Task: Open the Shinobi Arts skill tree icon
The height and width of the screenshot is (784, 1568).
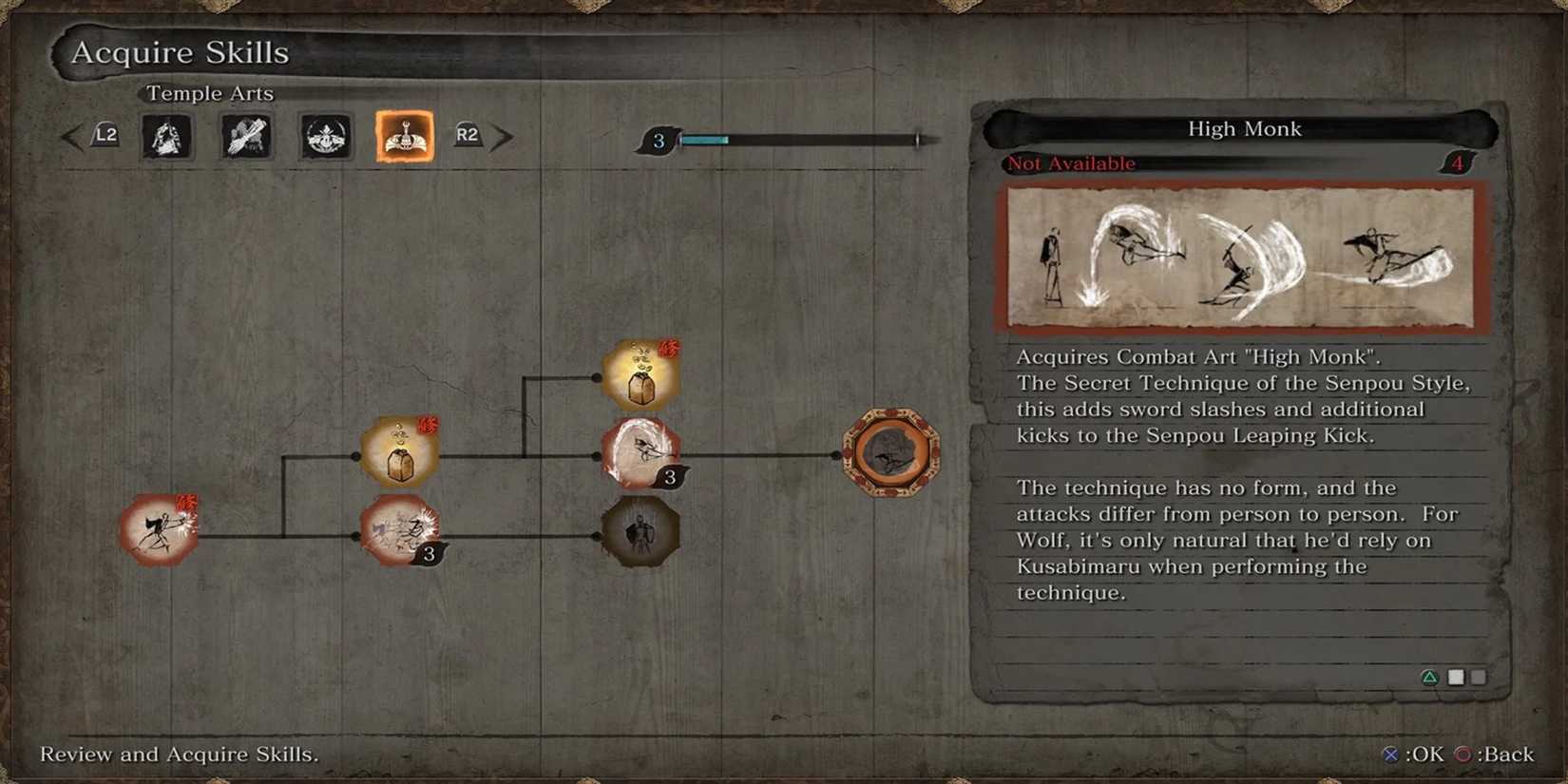Action: [x=167, y=135]
